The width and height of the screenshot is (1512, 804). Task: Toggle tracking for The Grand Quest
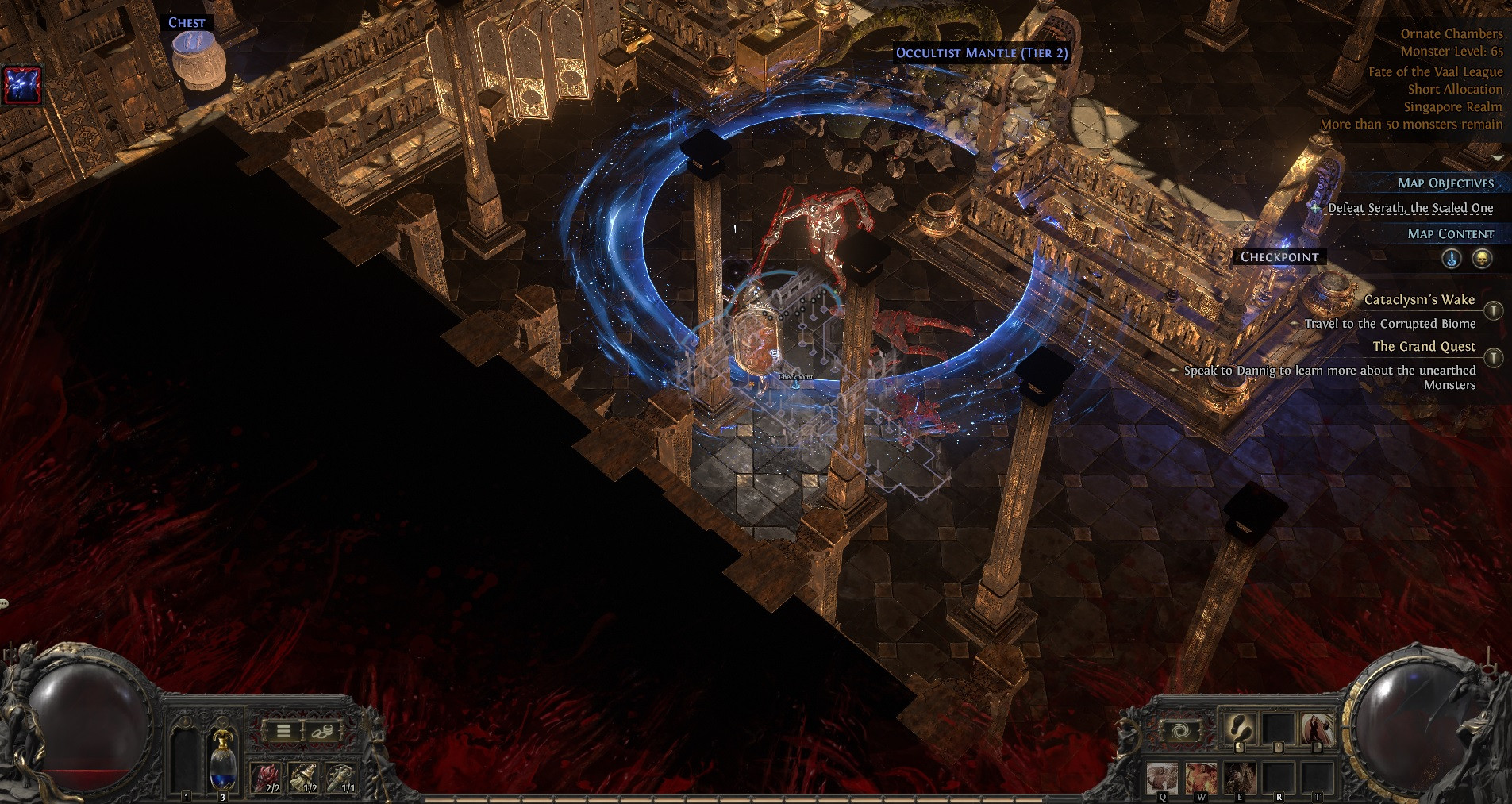(x=1494, y=358)
